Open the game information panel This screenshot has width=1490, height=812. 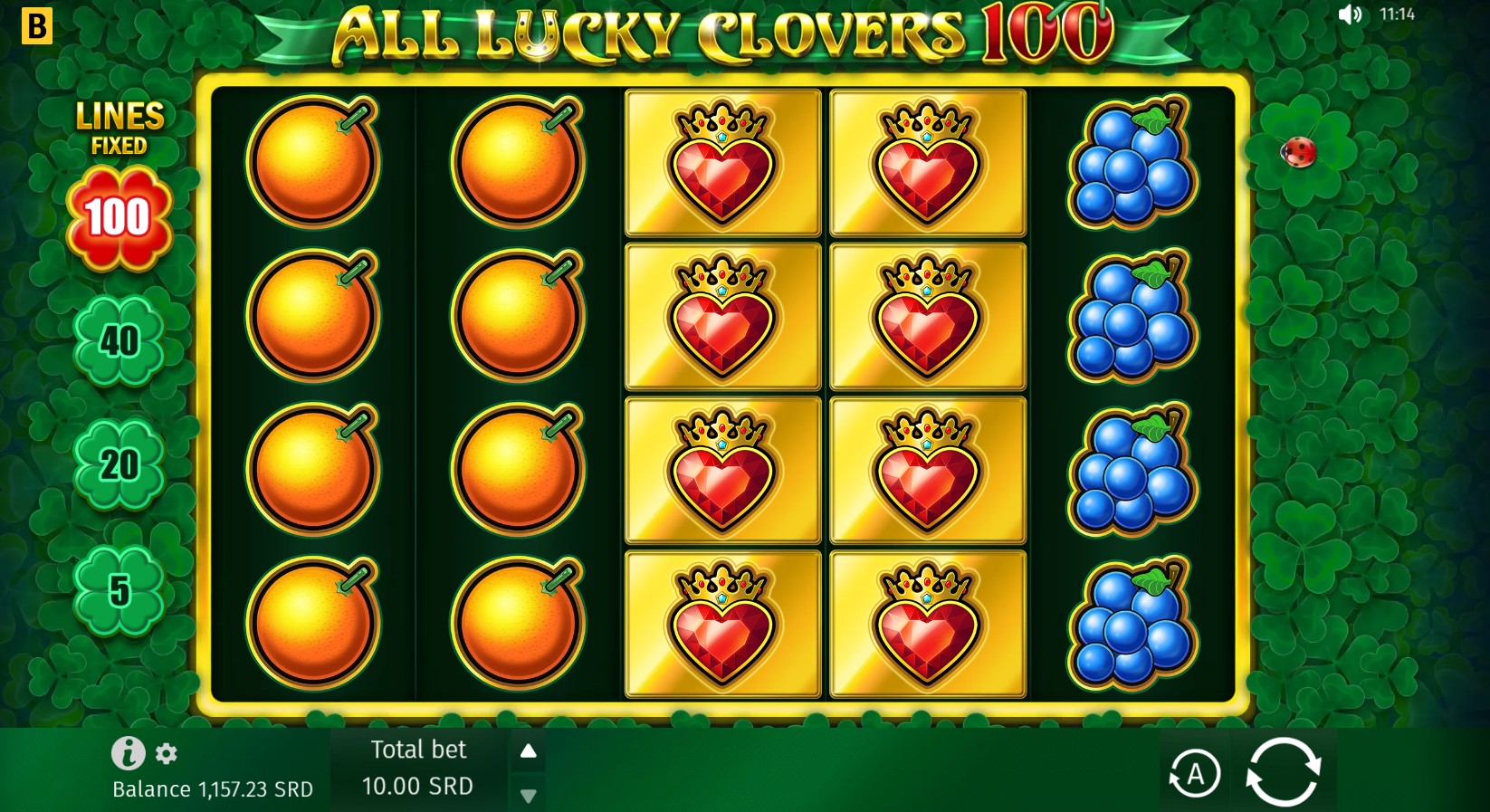click(x=127, y=754)
